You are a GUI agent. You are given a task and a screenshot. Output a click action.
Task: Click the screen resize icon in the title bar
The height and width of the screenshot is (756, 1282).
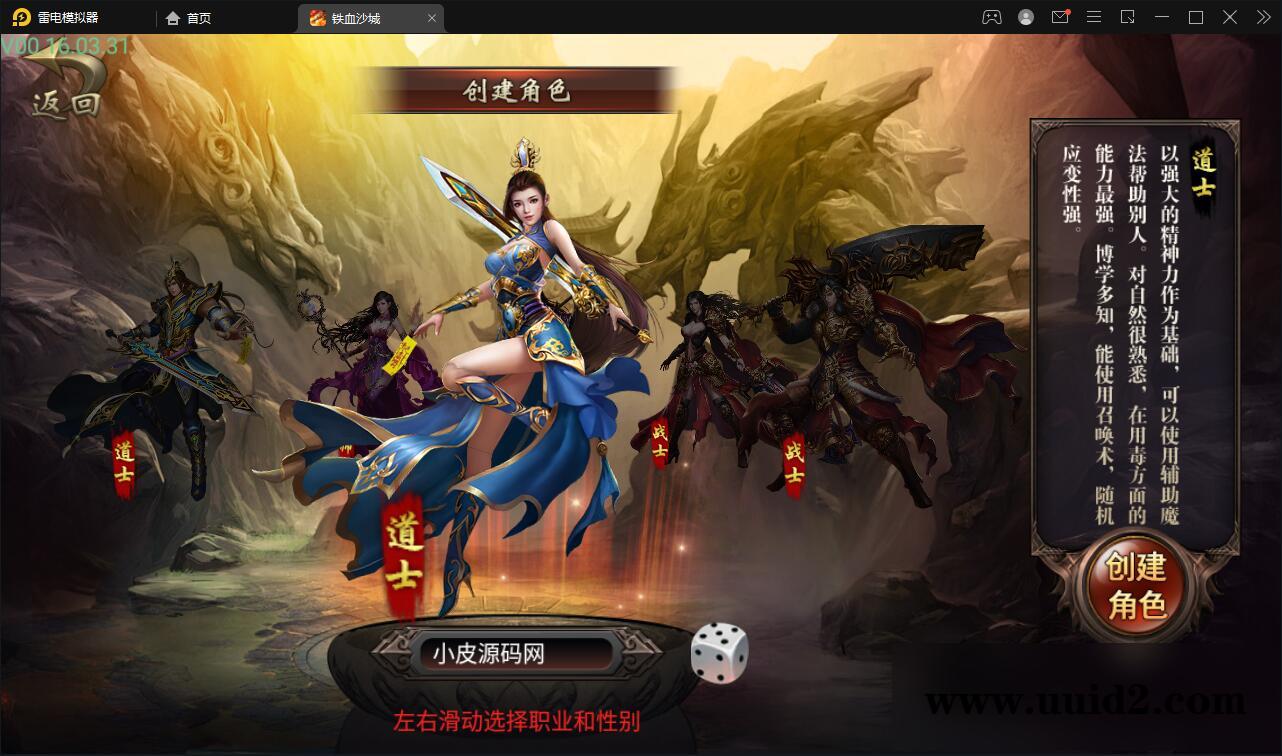(x=1127, y=17)
